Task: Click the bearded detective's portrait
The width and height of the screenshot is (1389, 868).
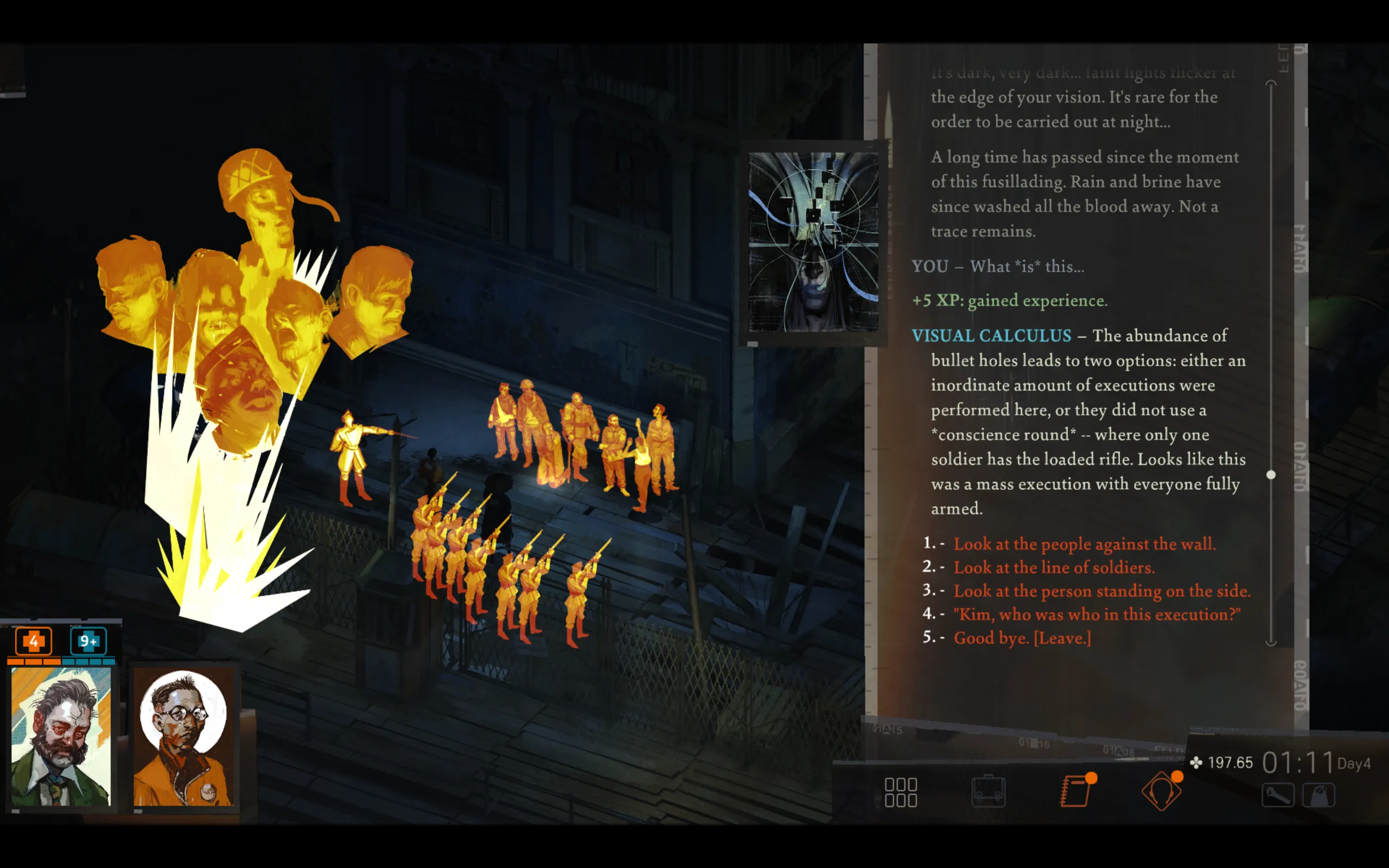Action: pos(61,737)
